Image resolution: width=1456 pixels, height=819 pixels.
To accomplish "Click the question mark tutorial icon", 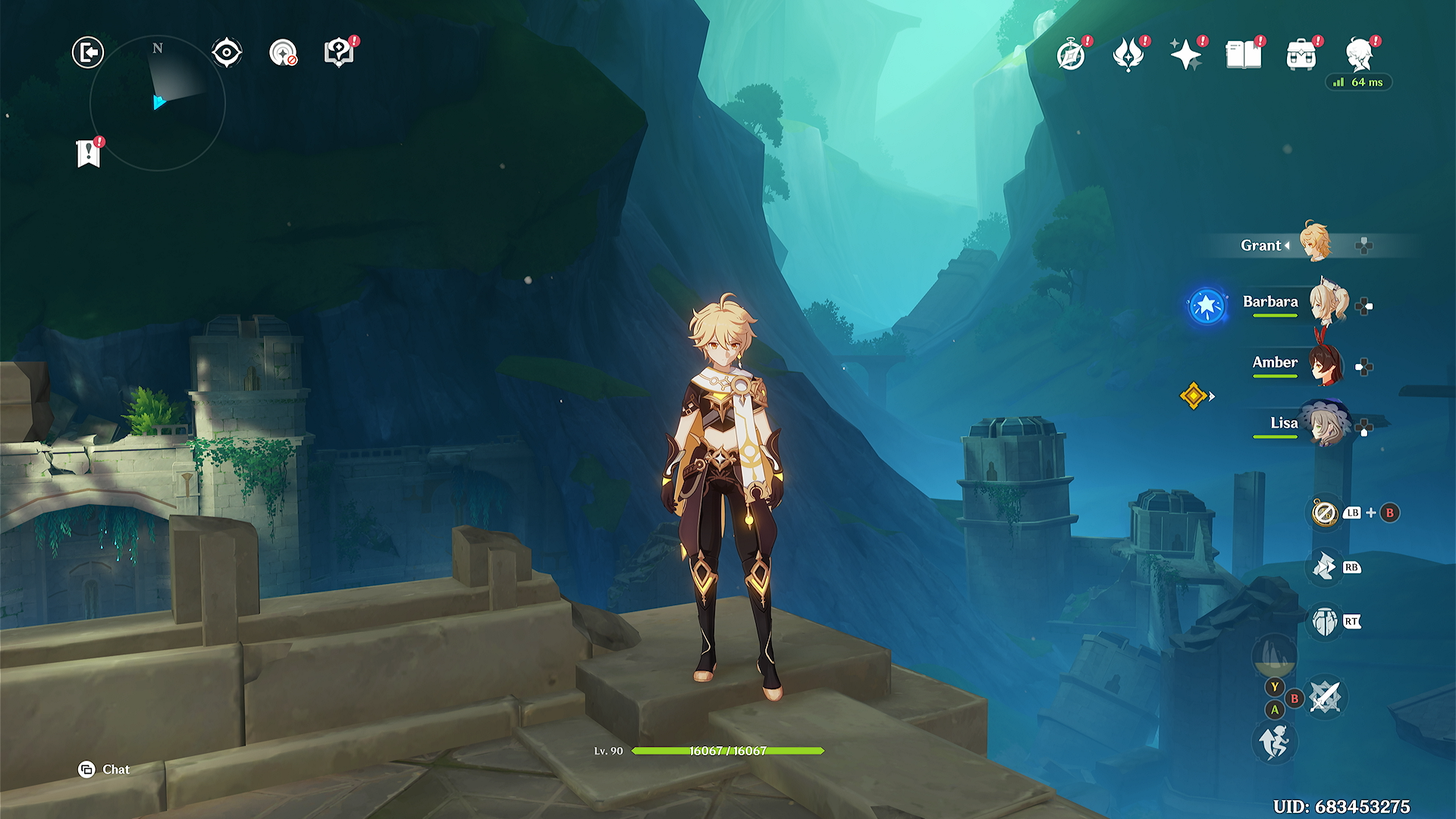I will pyautogui.click(x=338, y=53).
